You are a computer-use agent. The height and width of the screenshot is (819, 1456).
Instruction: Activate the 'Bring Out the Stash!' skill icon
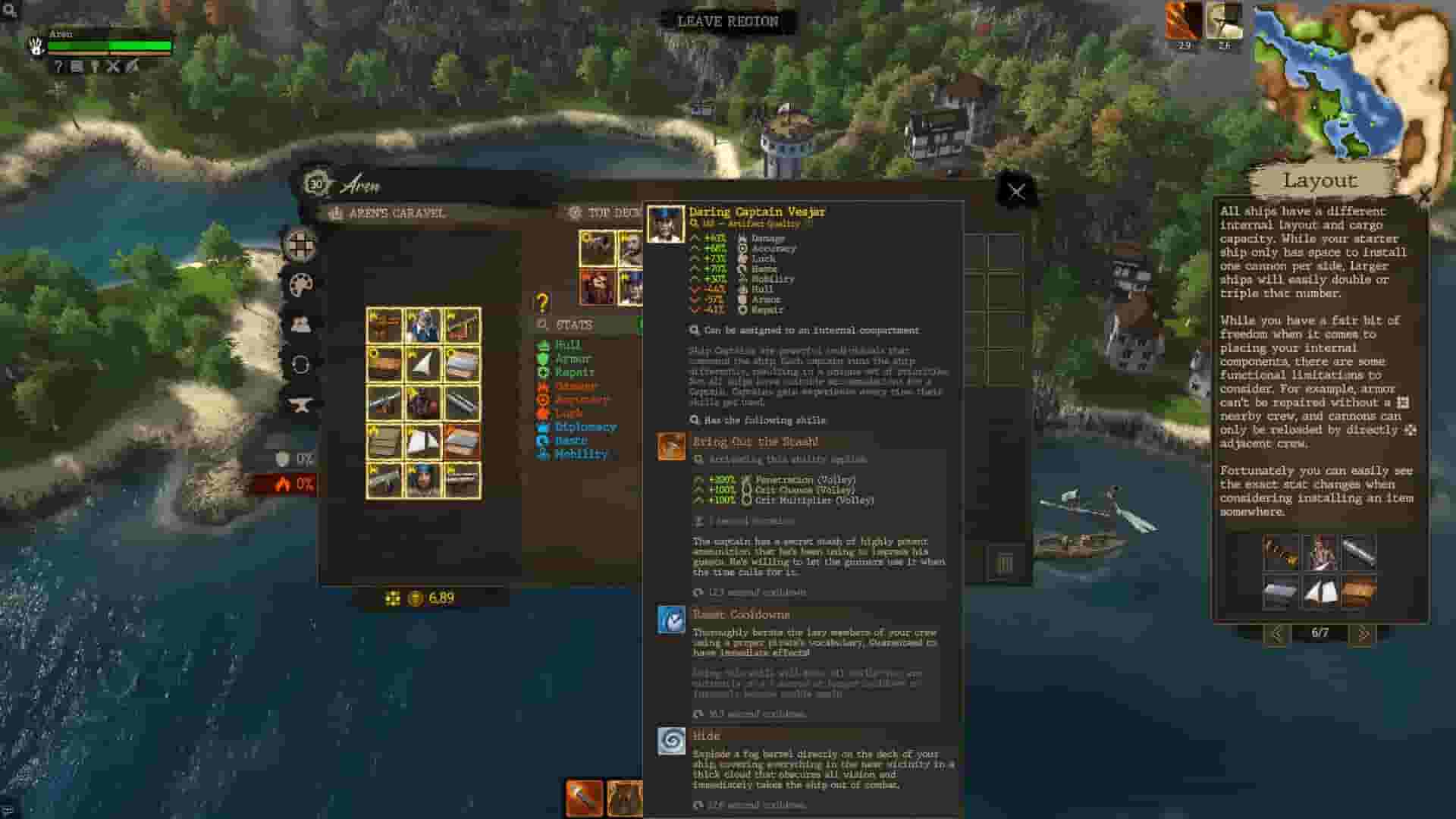[x=670, y=444]
